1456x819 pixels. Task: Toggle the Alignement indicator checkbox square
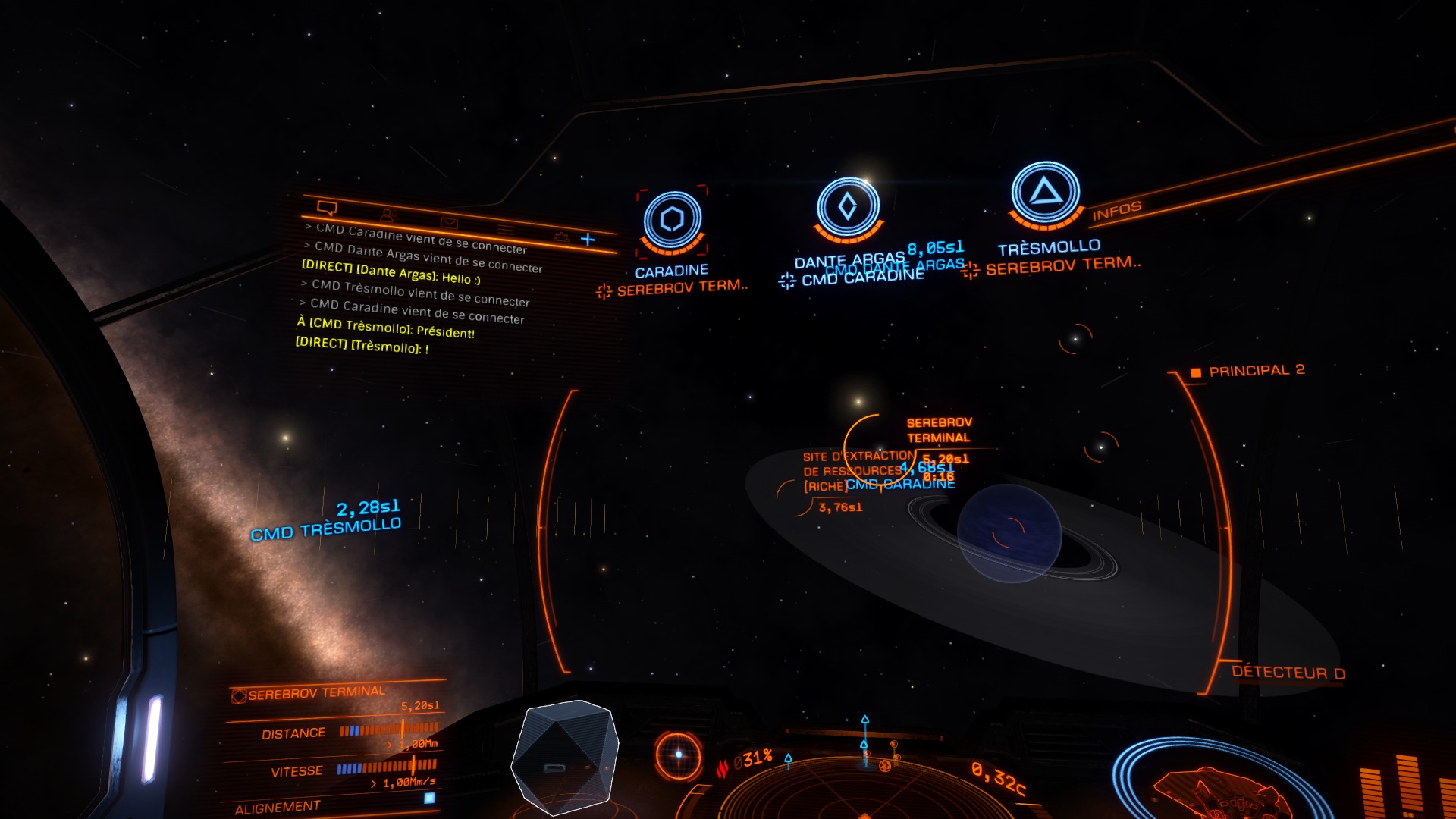428,799
